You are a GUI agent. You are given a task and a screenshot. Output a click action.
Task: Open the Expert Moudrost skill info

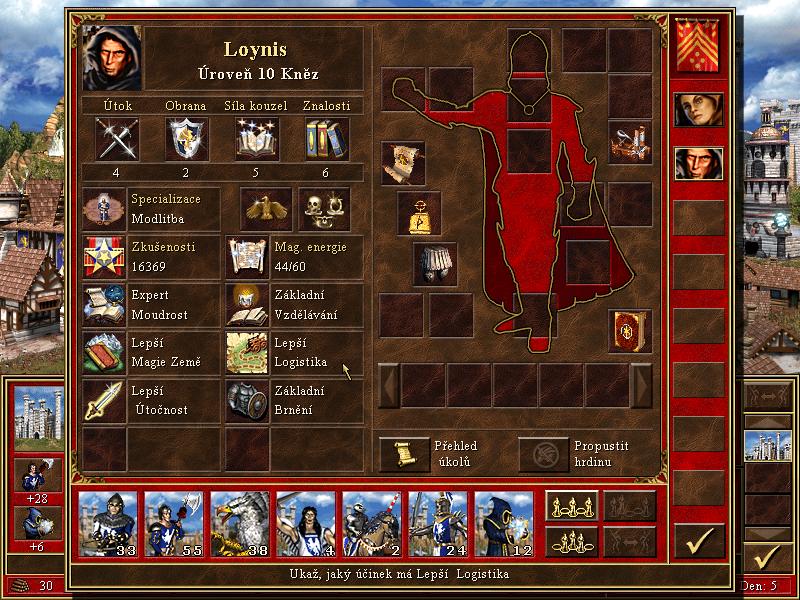pyautogui.click(x=104, y=305)
